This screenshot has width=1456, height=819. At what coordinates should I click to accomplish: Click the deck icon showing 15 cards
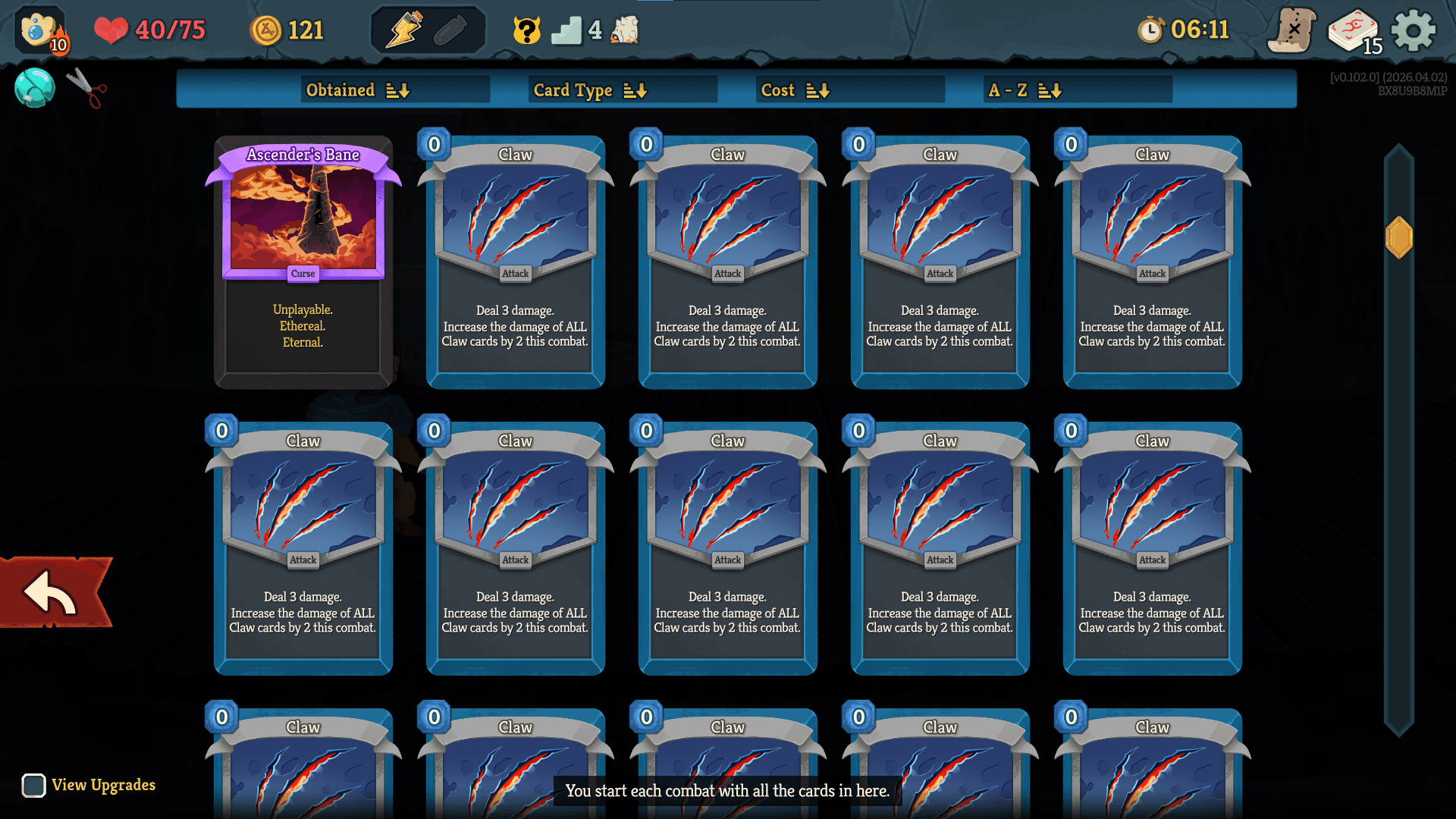tap(1353, 30)
